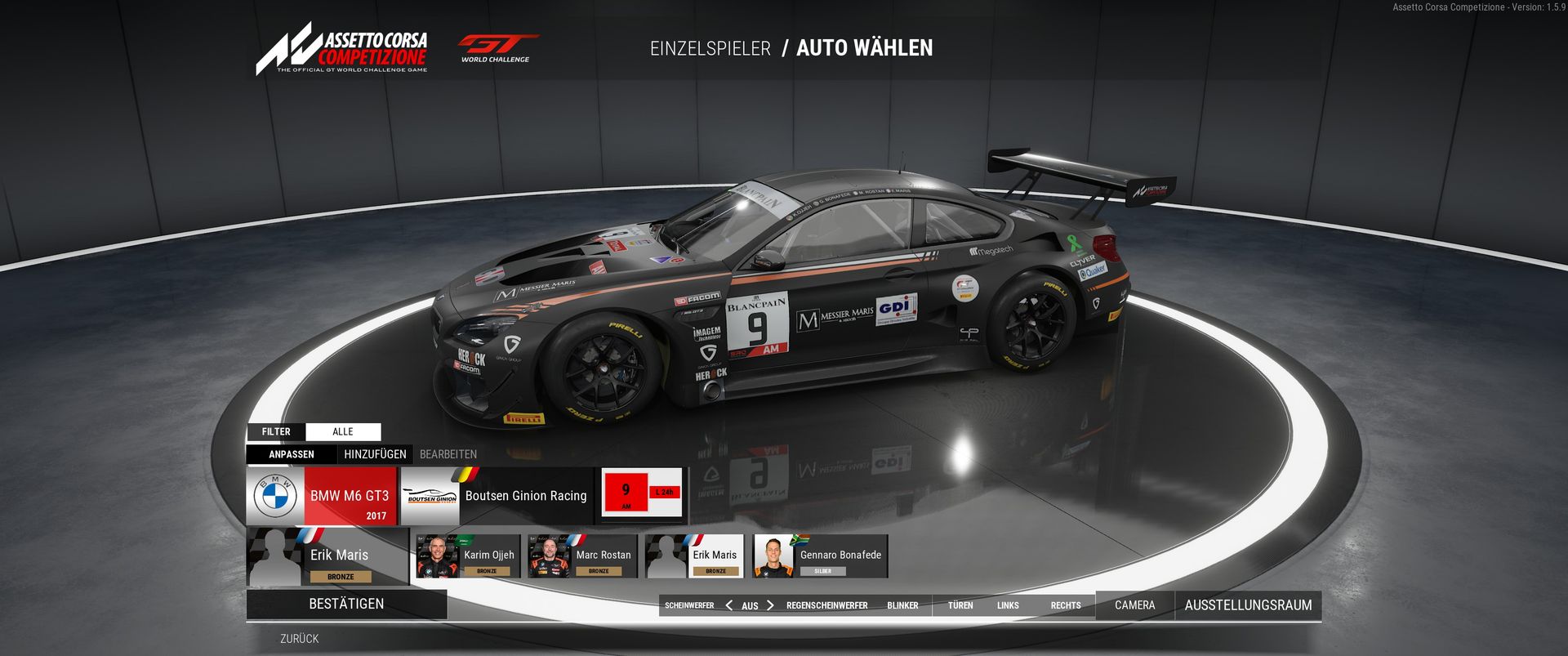1568x656 pixels.
Task: Confirm the car with Bestätigen
Action: [346, 604]
